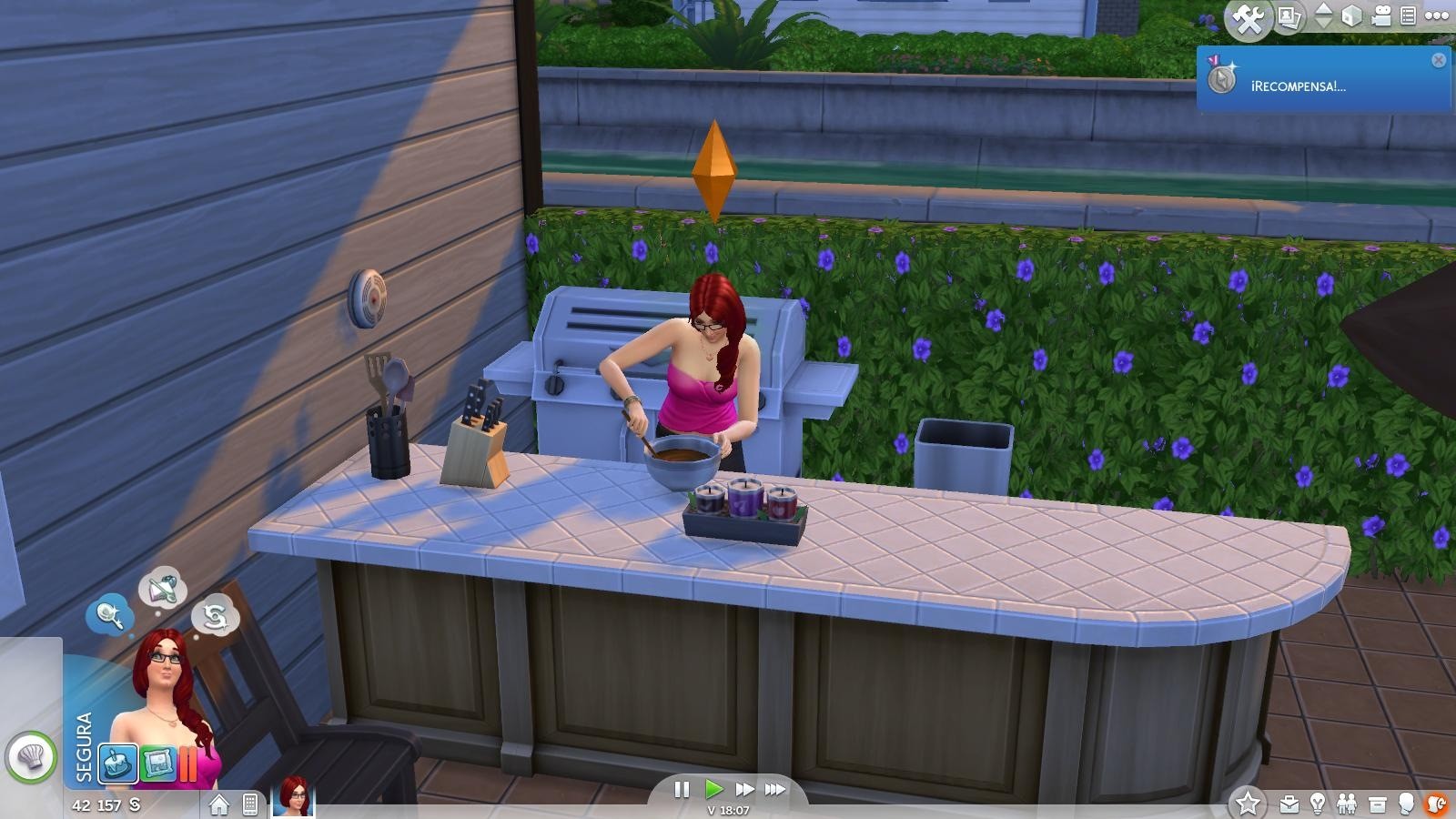Pause the game simulation
The width and height of the screenshot is (1456, 819).
coord(681,791)
